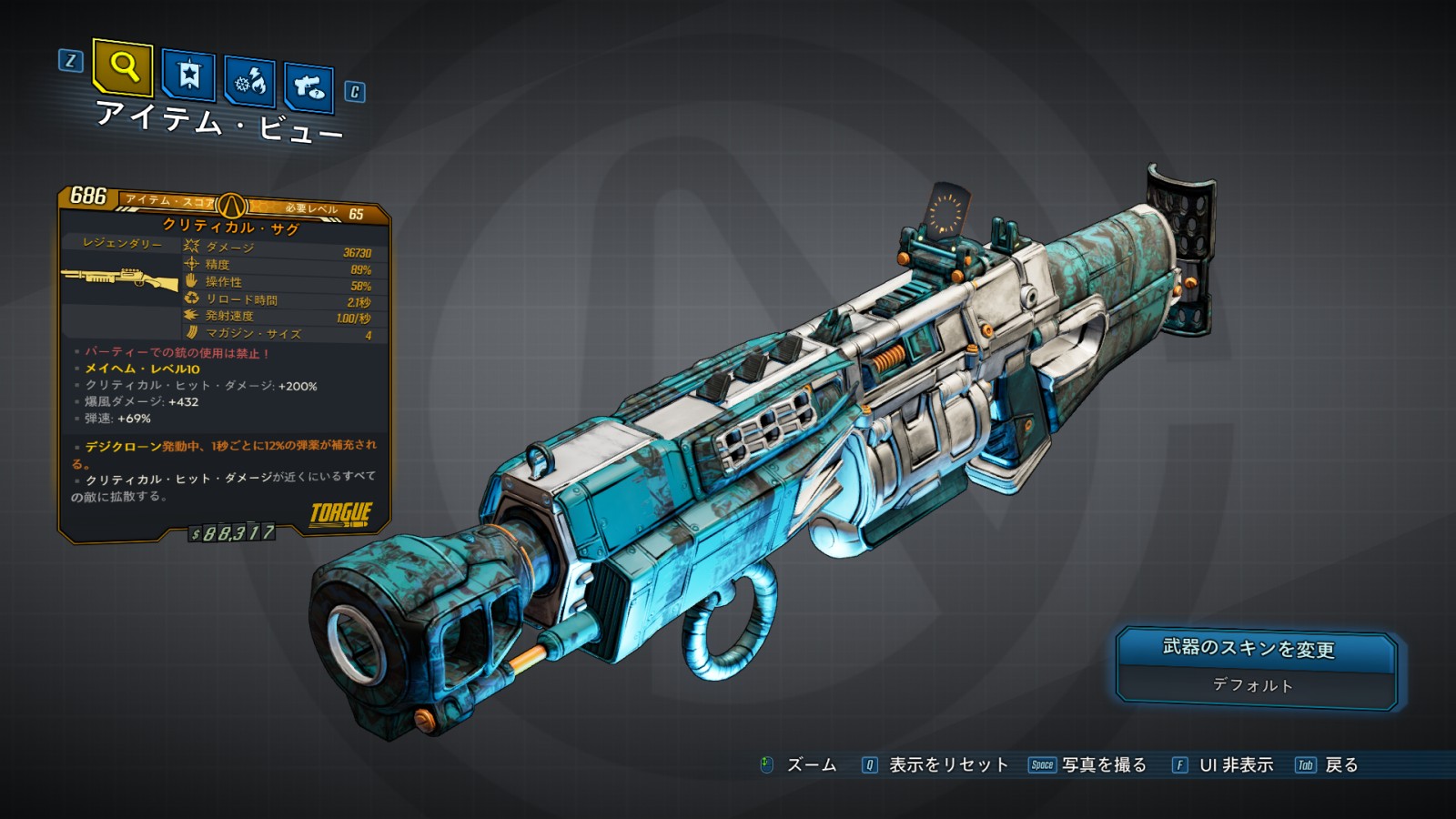Hide the interface with UI 非表示

point(1235,765)
